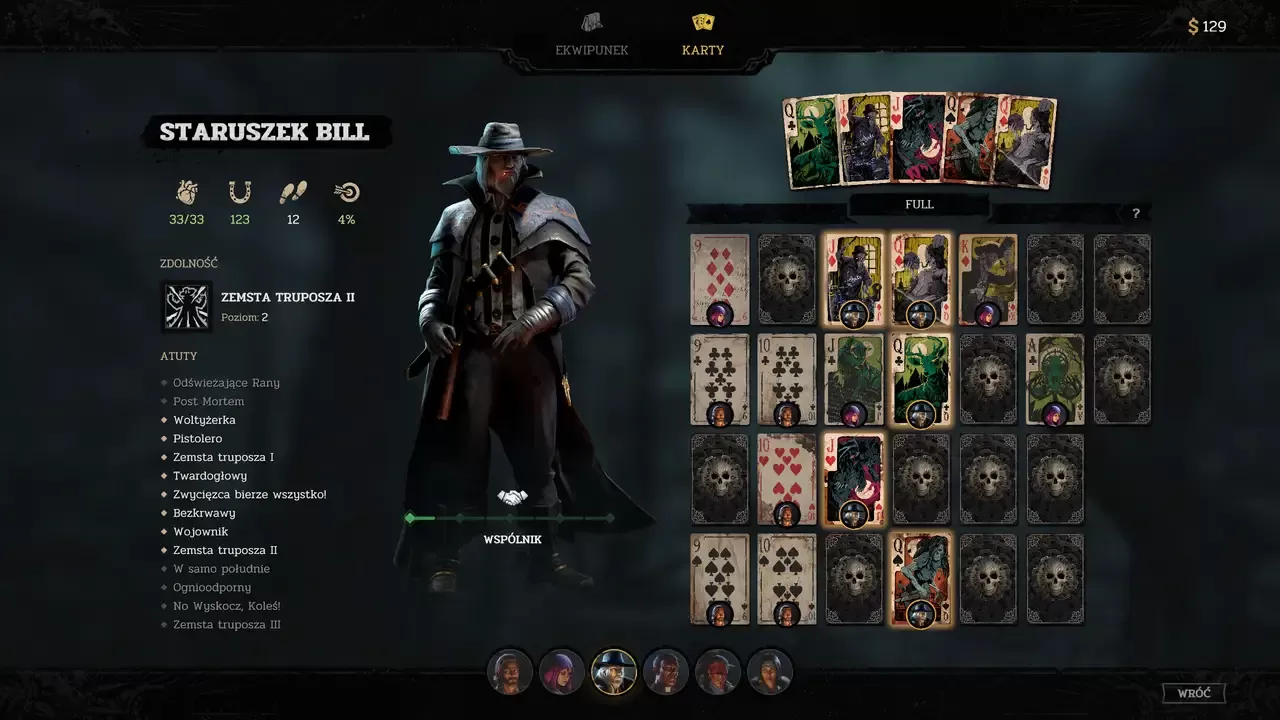This screenshot has width=1280, height=720.
Task: Switch to the purple-haired woman portrait
Action: (x=562, y=672)
